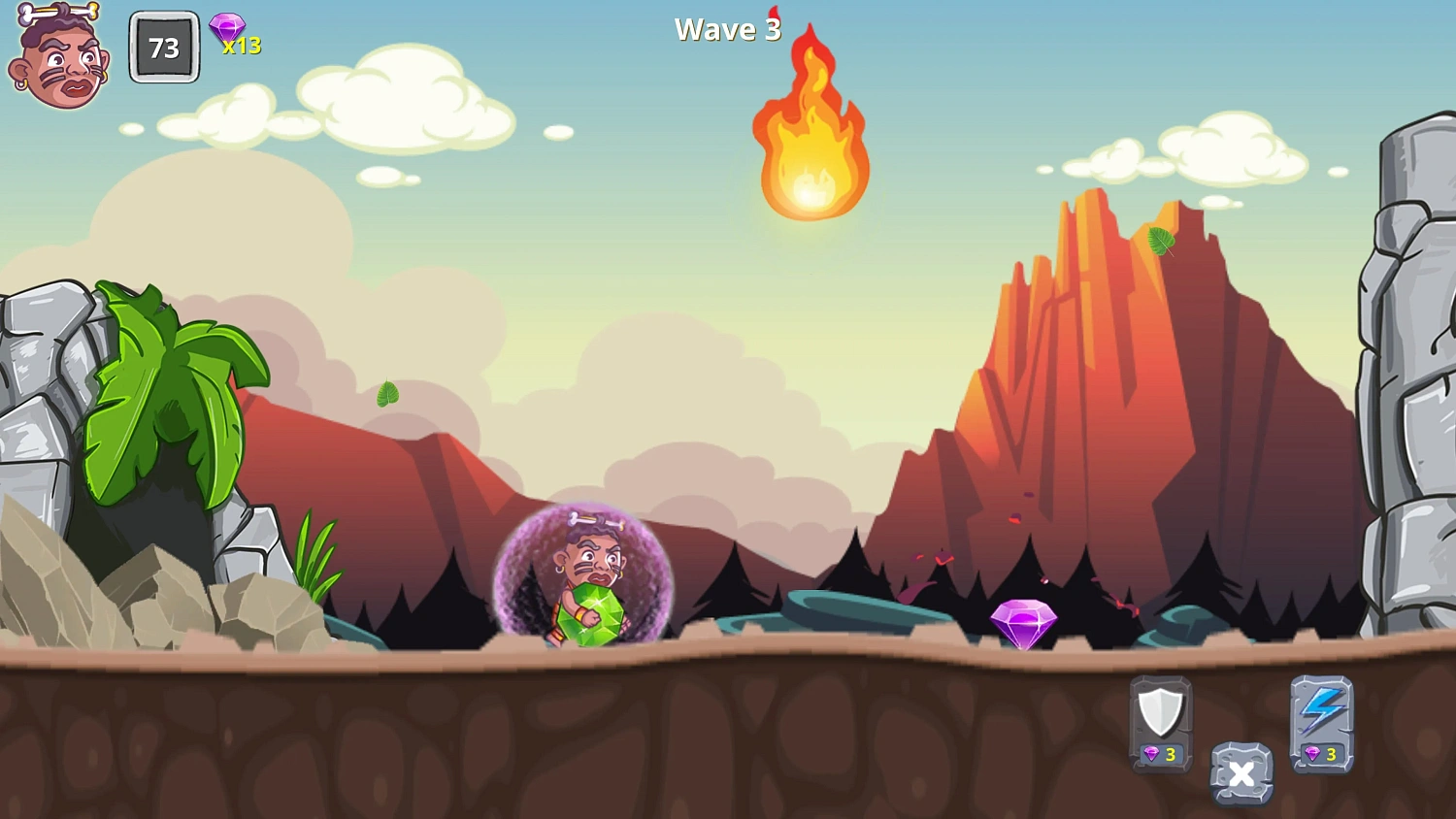1456x819 pixels.
Task: Click the Wave 3 label
Action: coord(728,29)
